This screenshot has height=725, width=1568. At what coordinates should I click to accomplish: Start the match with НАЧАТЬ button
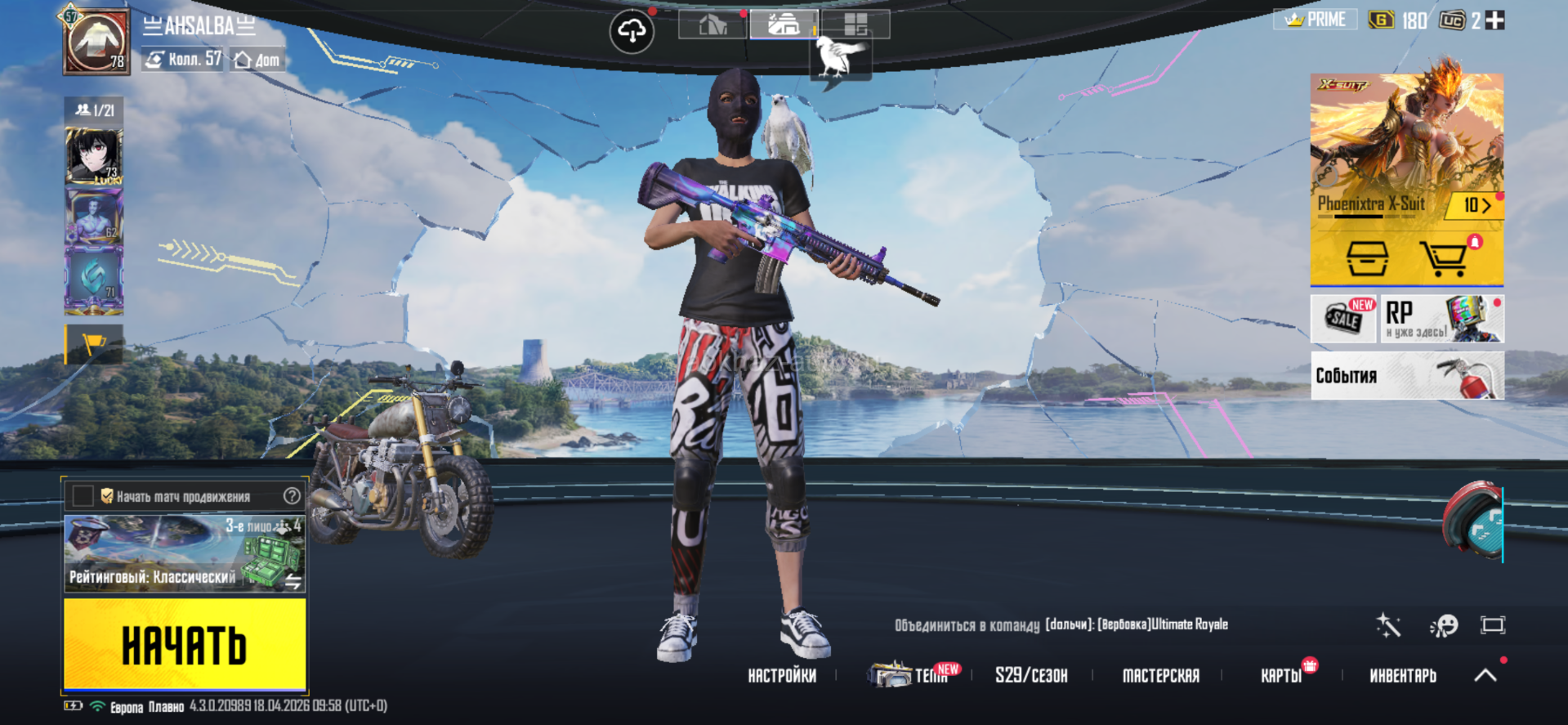[x=185, y=644]
